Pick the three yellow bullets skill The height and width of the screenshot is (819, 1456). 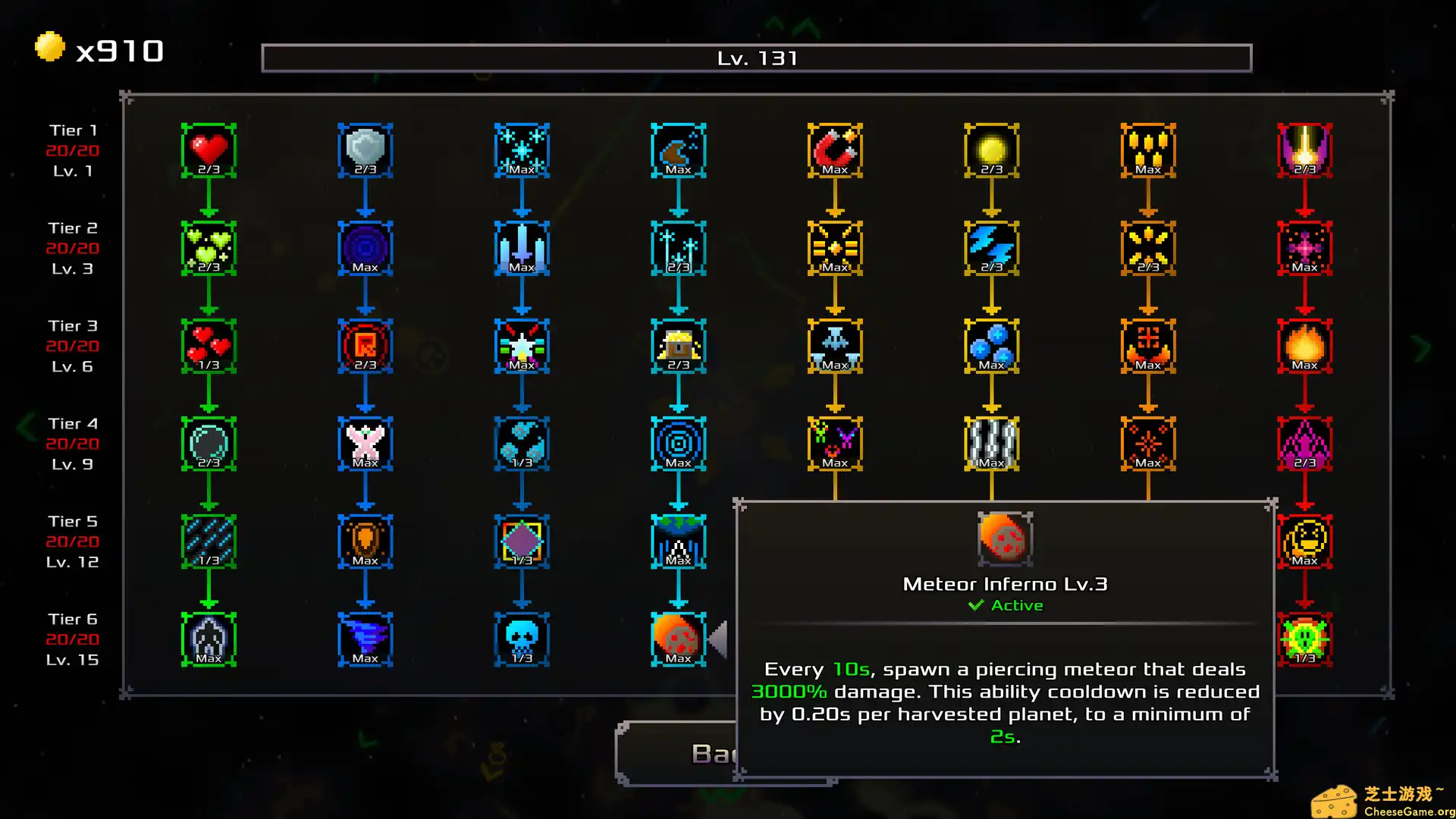click(1148, 150)
